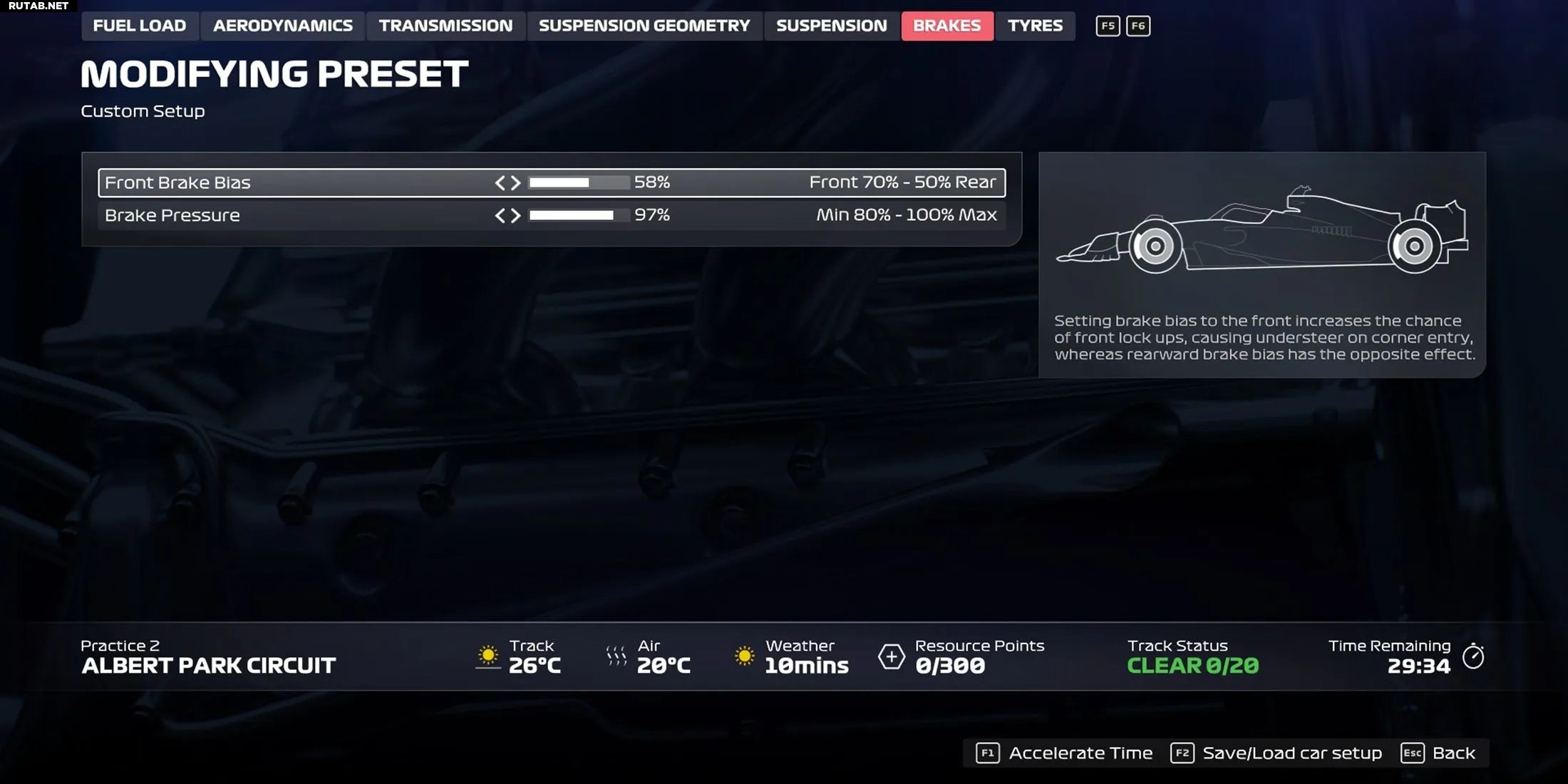This screenshot has height=784, width=1568.
Task: Go to the Suspension Geometry tab
Action: (644, 26)
